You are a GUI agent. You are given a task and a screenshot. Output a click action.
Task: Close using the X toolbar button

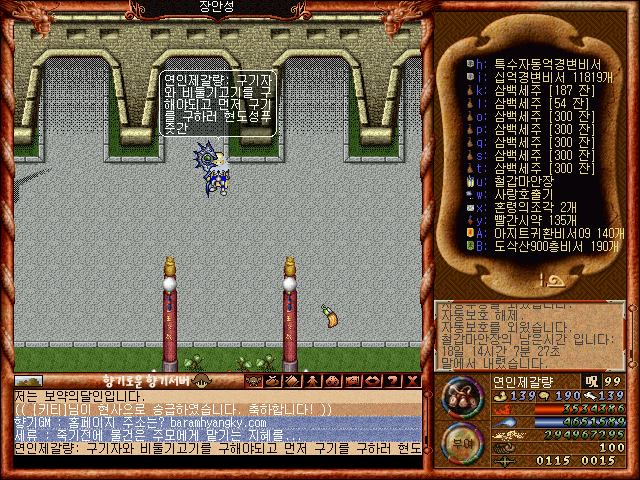click(411, 381)
